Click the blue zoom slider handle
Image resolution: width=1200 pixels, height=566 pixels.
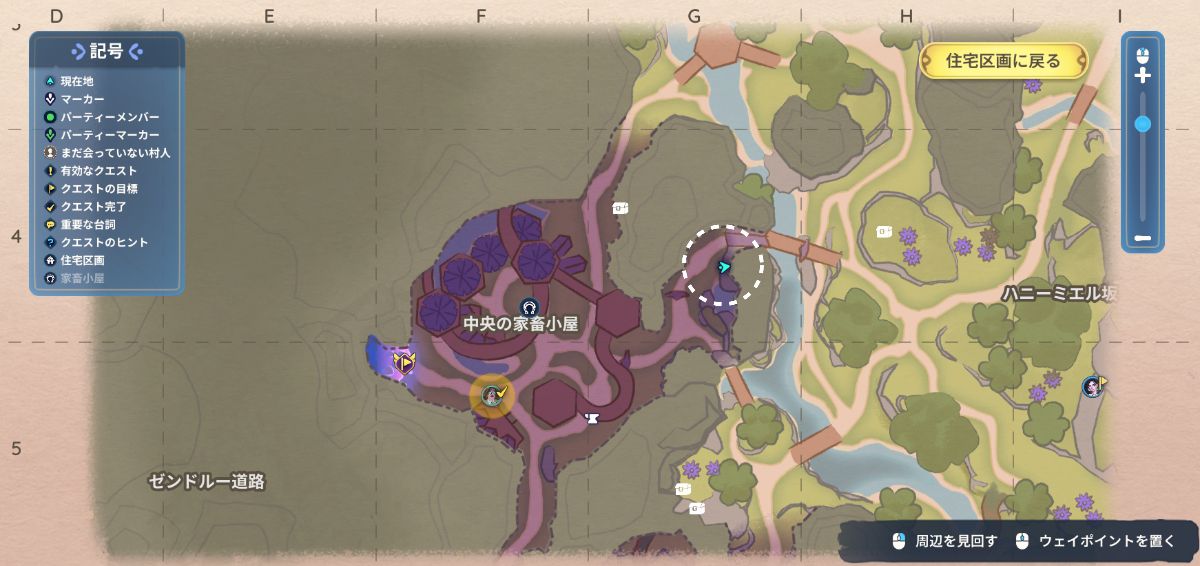(1143, 124)
